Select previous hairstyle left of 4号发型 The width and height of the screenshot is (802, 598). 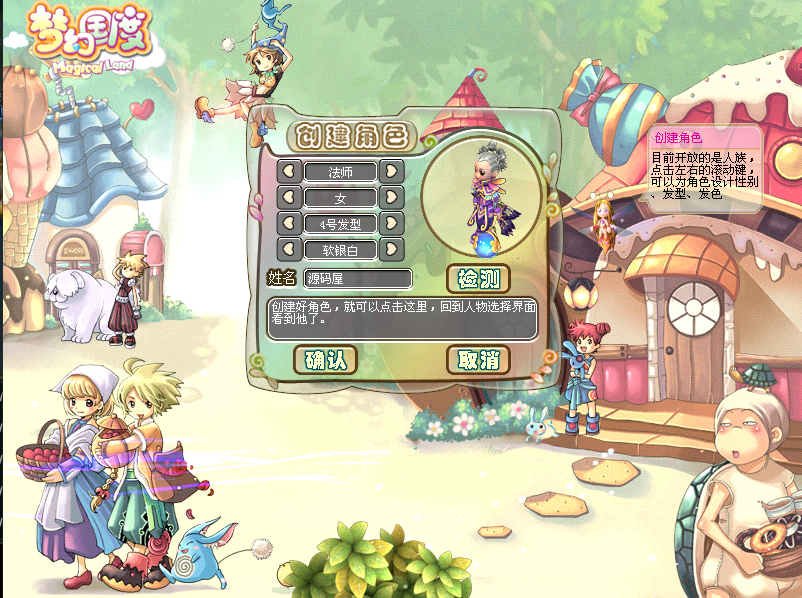pyautogui.click(x=290, y=223)
